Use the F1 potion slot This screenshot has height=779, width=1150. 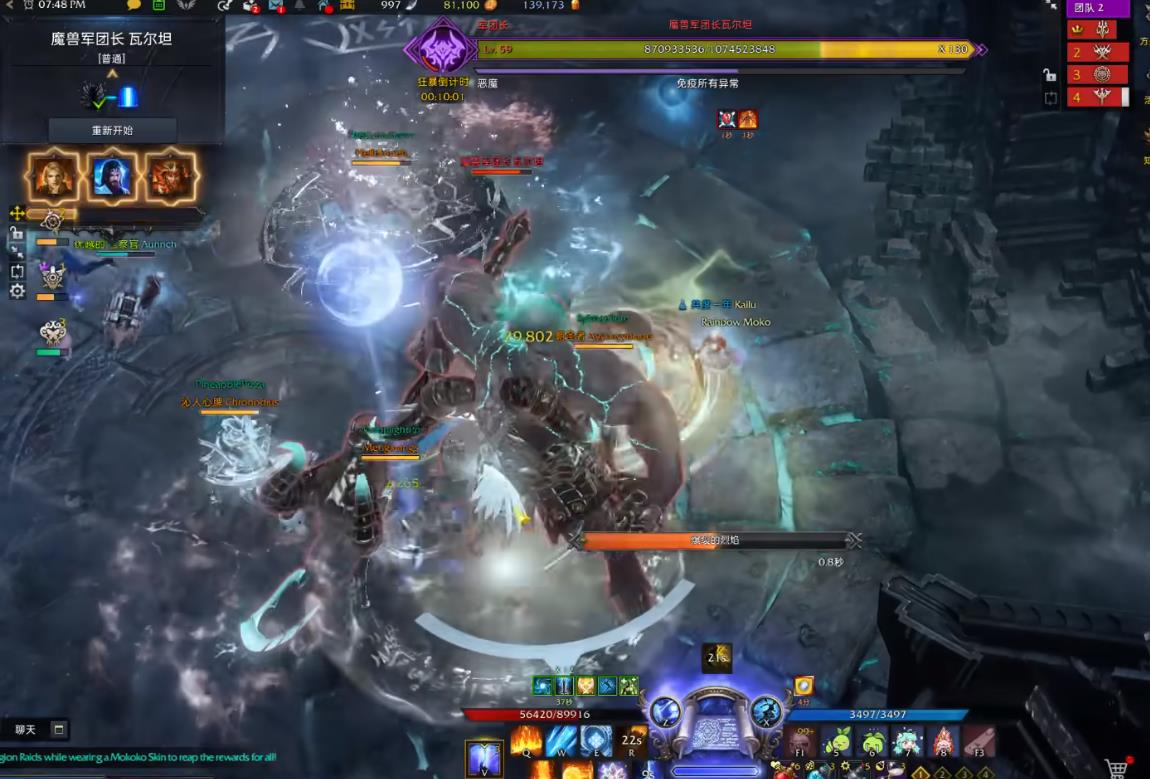(799, 741)
